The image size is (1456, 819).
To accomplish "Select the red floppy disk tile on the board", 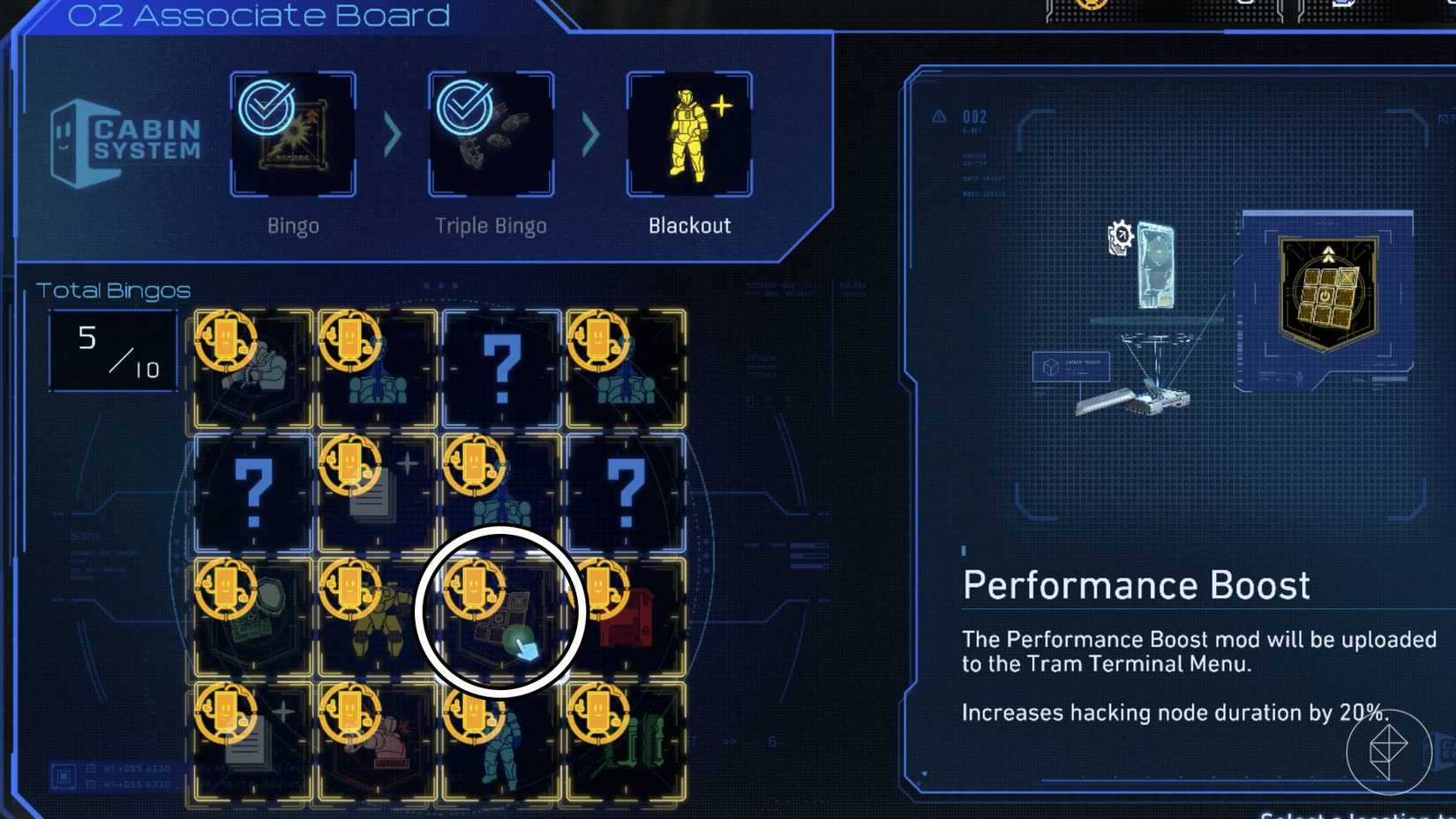I will click(628, 616).
